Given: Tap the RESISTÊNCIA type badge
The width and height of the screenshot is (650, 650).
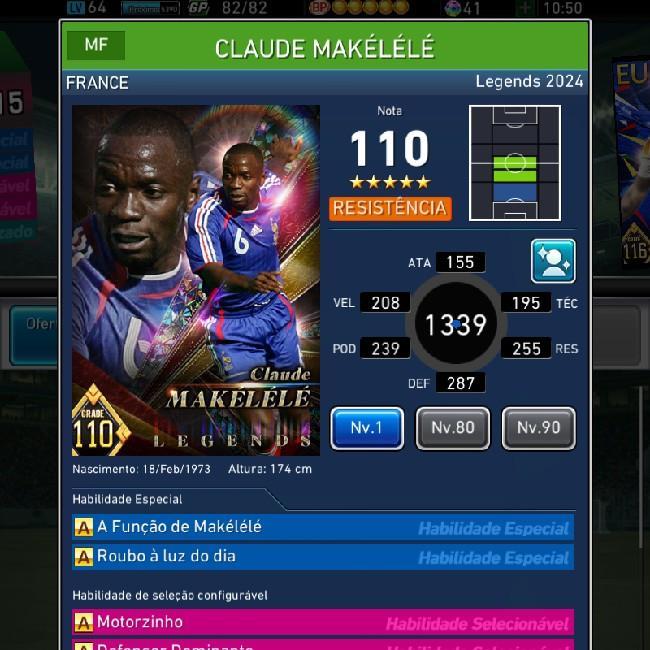Looking at the screenshot, I should pyautogui.click(x=390, y=208).
